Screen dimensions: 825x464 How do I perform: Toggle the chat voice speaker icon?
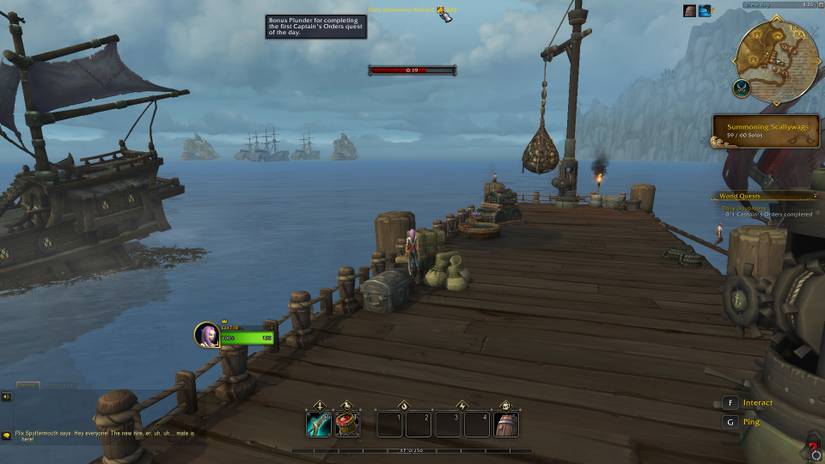coord(6,396)
